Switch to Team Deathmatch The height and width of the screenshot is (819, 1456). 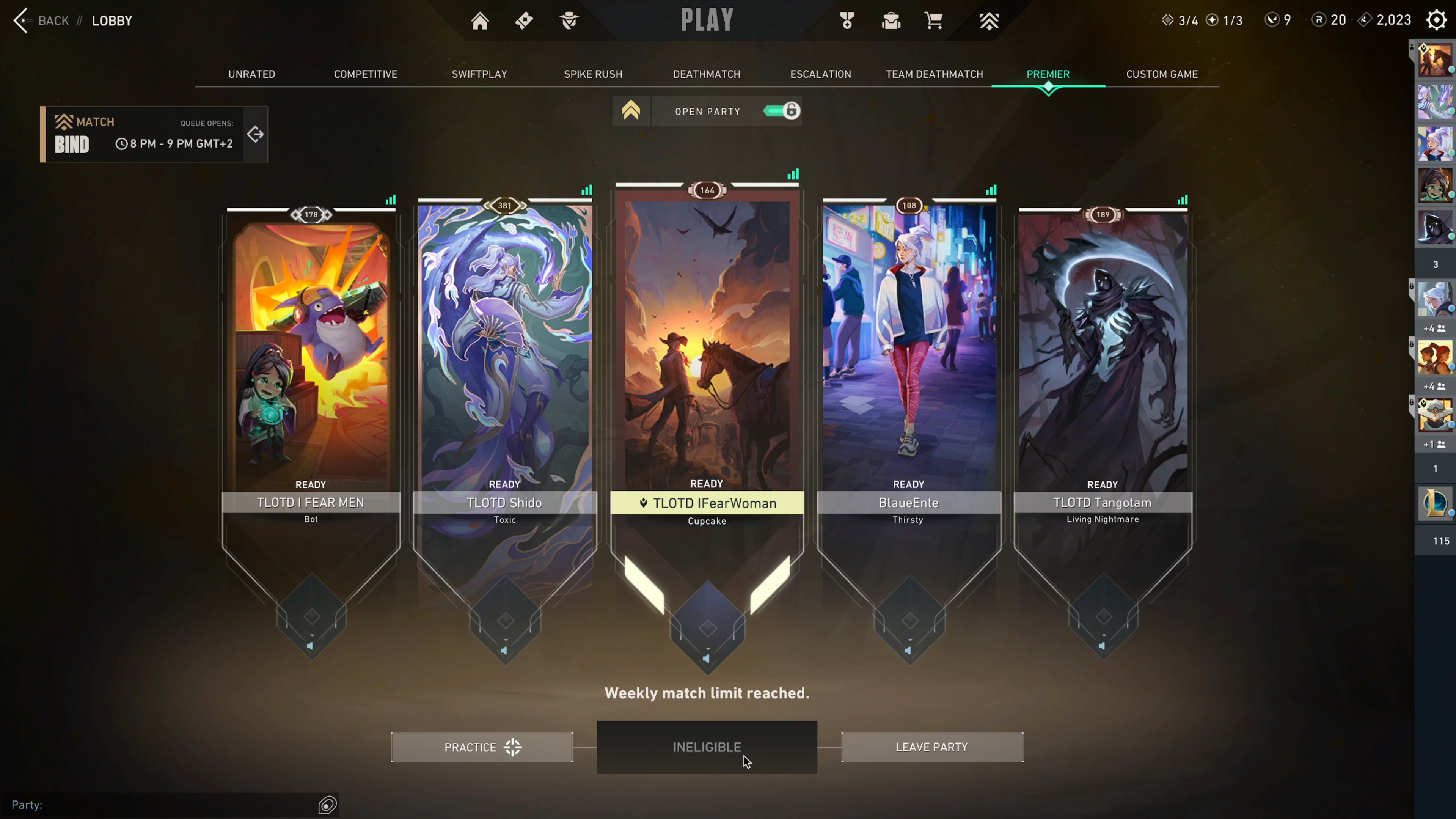934,74
